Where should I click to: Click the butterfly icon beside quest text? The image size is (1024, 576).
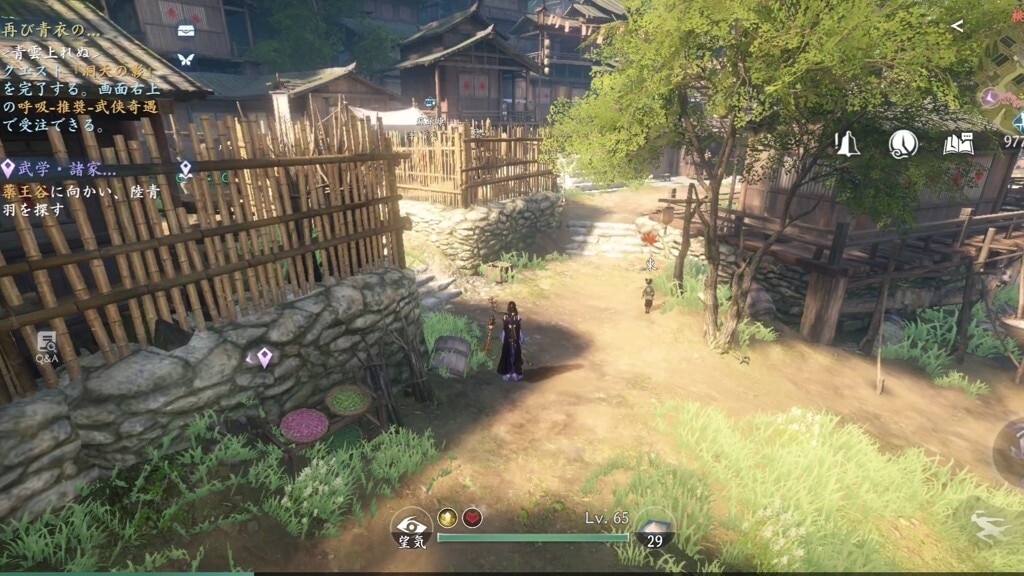(185, 59)
